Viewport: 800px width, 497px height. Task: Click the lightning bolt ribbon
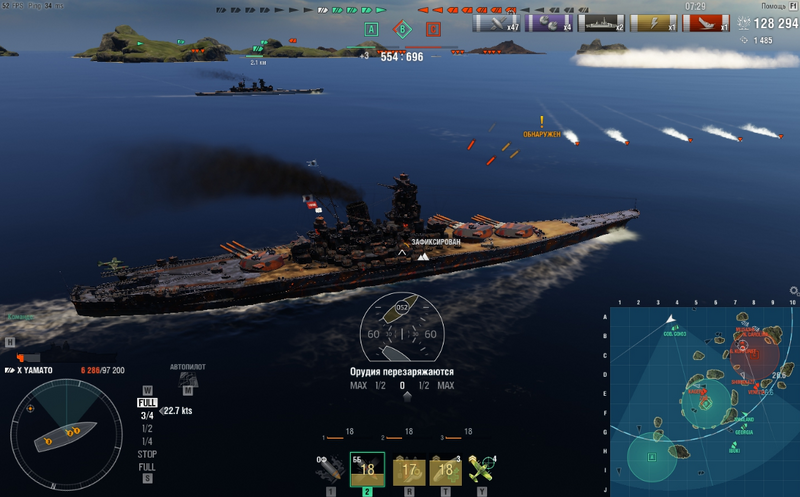point(651,23)
